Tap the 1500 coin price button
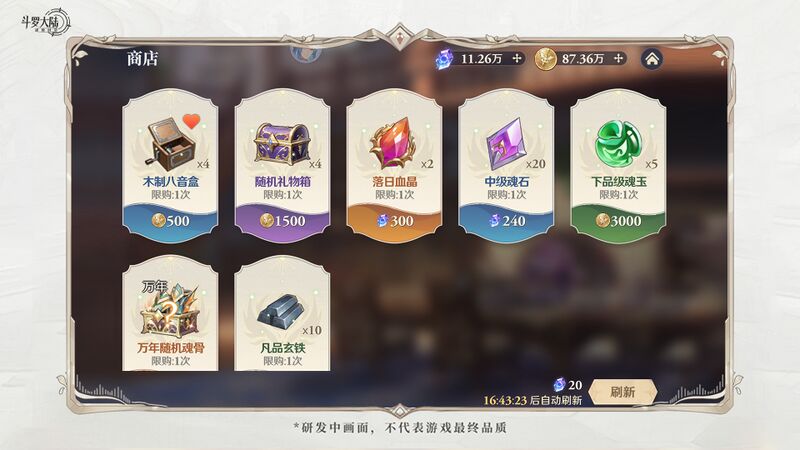Viewport: 800px width, 450px height. (282, 220)
